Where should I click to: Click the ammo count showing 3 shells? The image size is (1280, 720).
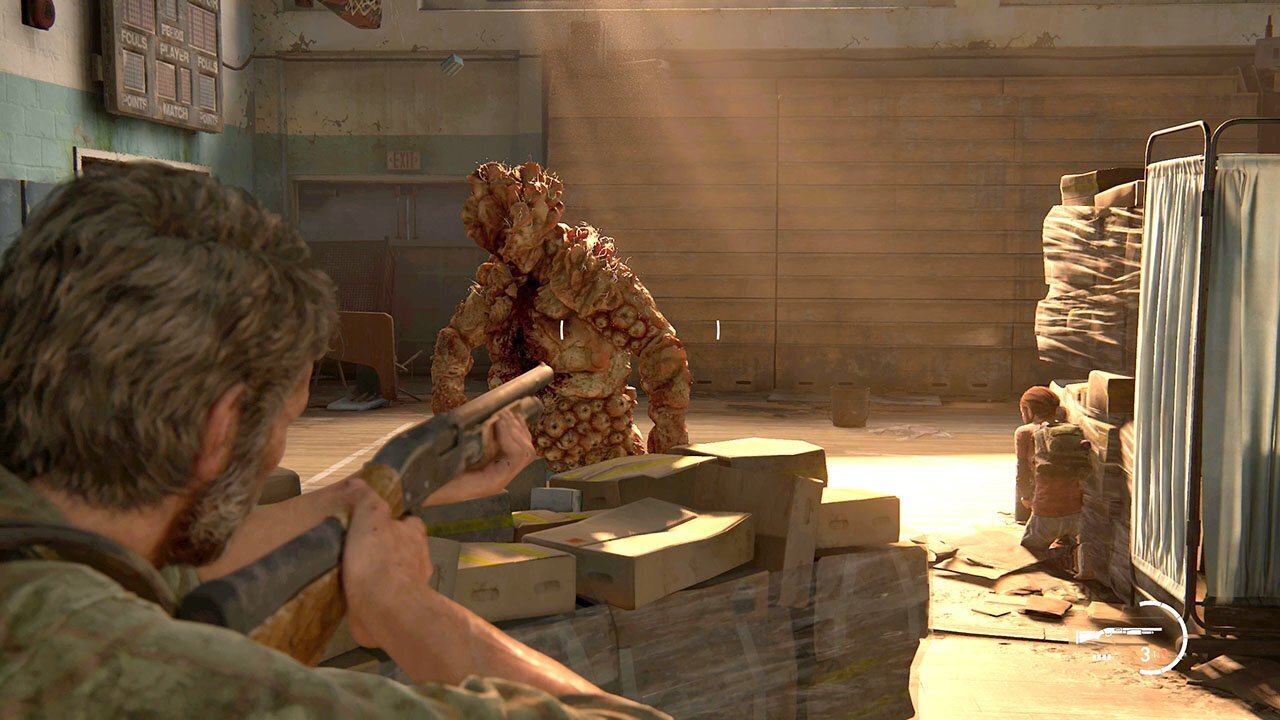(1145, 654)
